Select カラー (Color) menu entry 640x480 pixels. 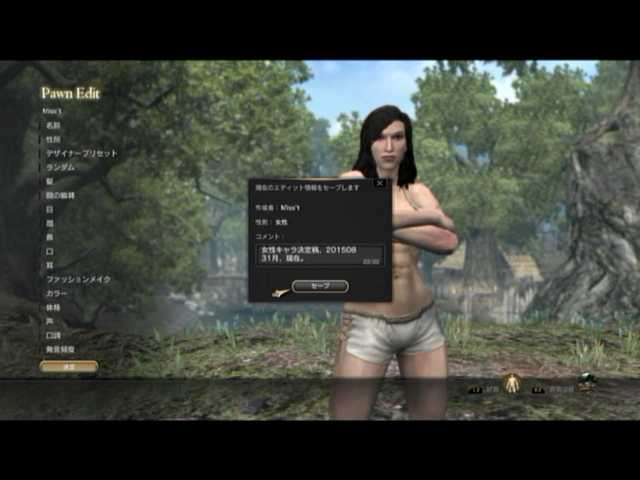(x=56, y=293)
